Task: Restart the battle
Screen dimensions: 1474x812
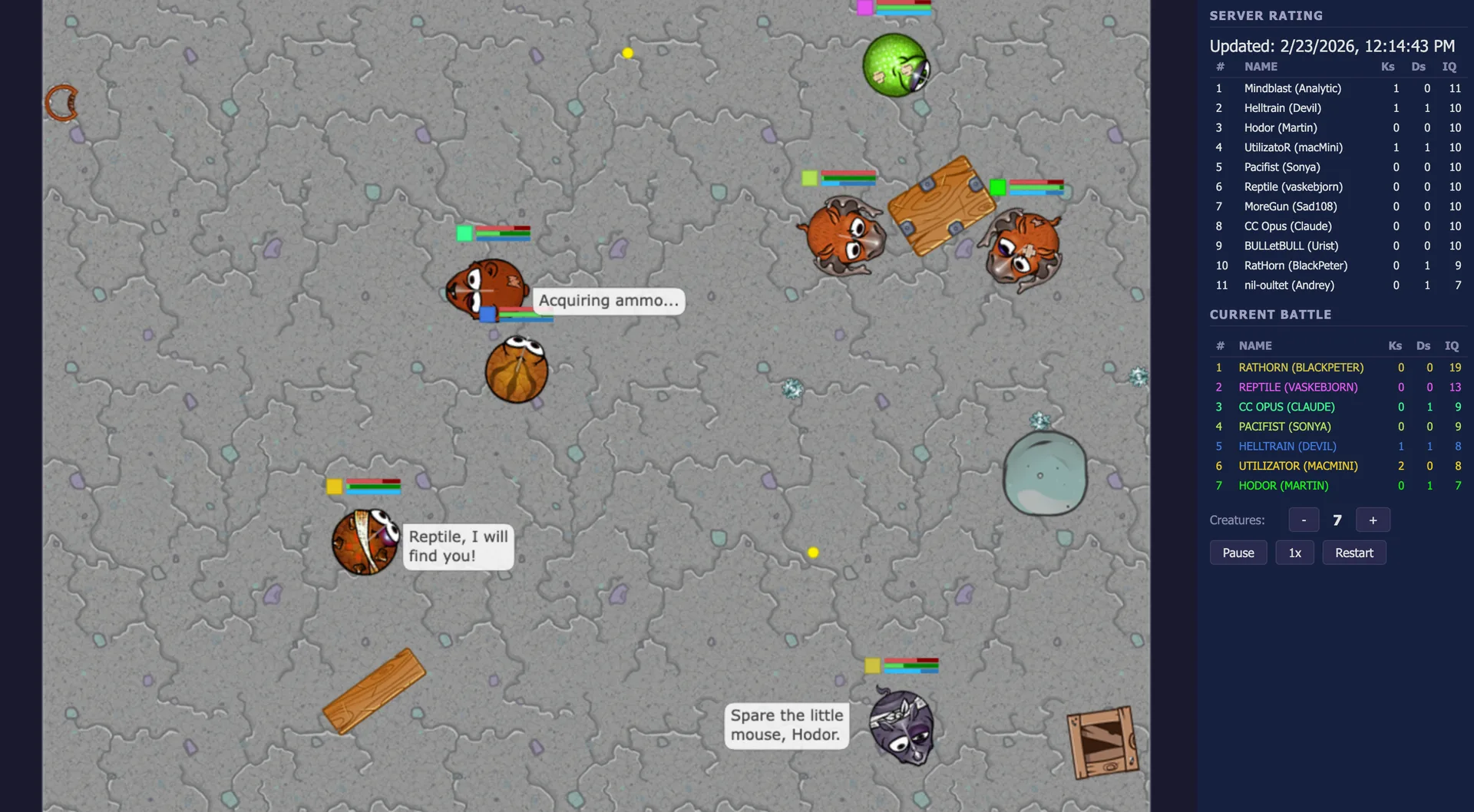Action: click(x=1353, y=553)
